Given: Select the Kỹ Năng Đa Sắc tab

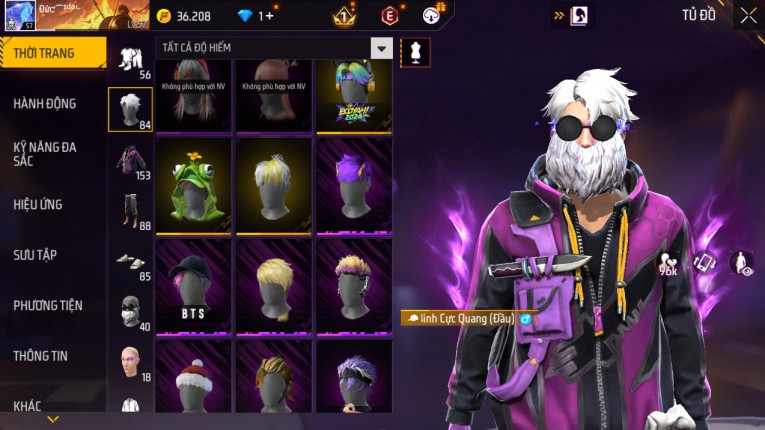Looking at the screenshot, I should (45, 153).
